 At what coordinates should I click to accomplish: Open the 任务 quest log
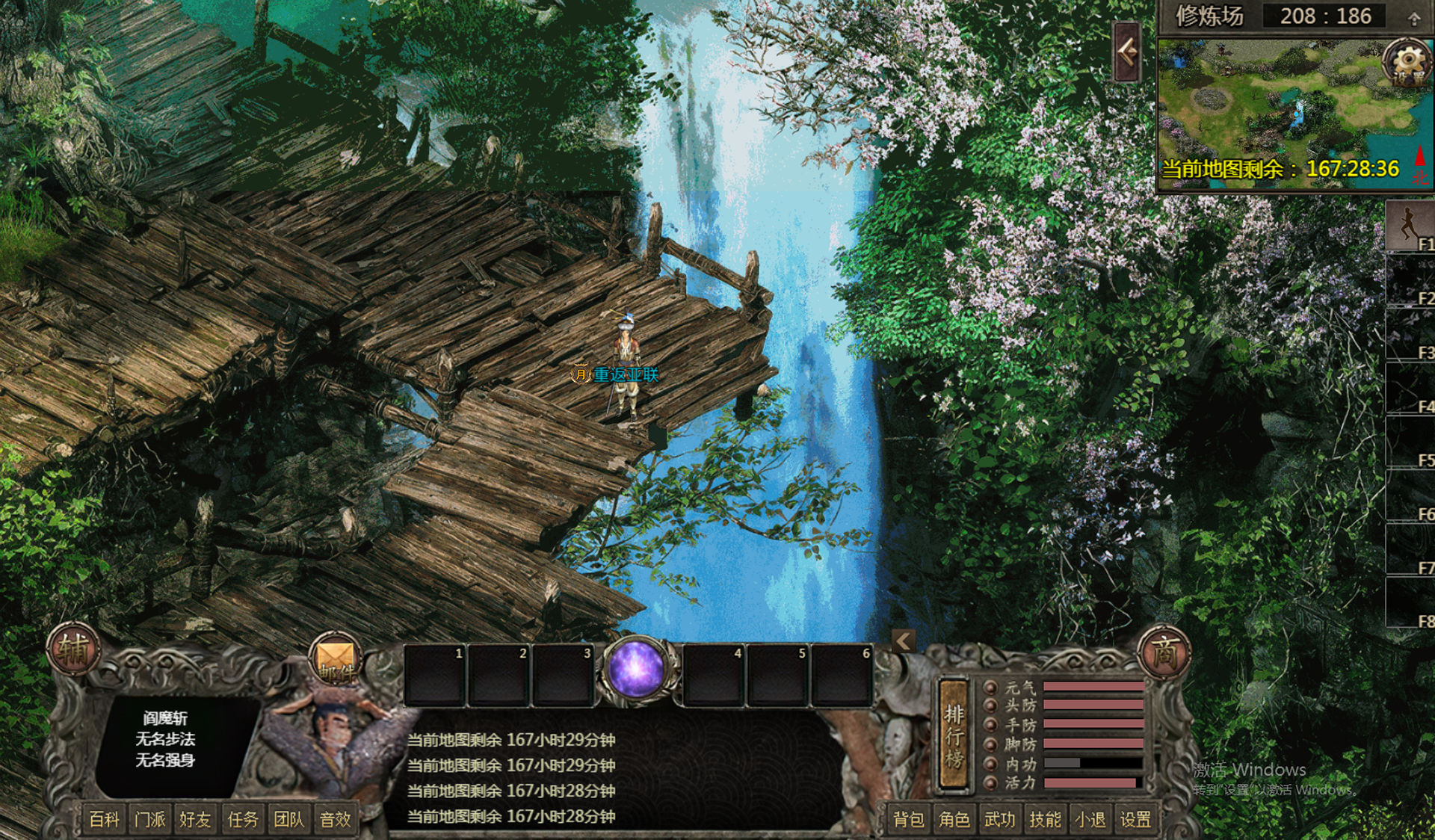[x=242, y=820]
